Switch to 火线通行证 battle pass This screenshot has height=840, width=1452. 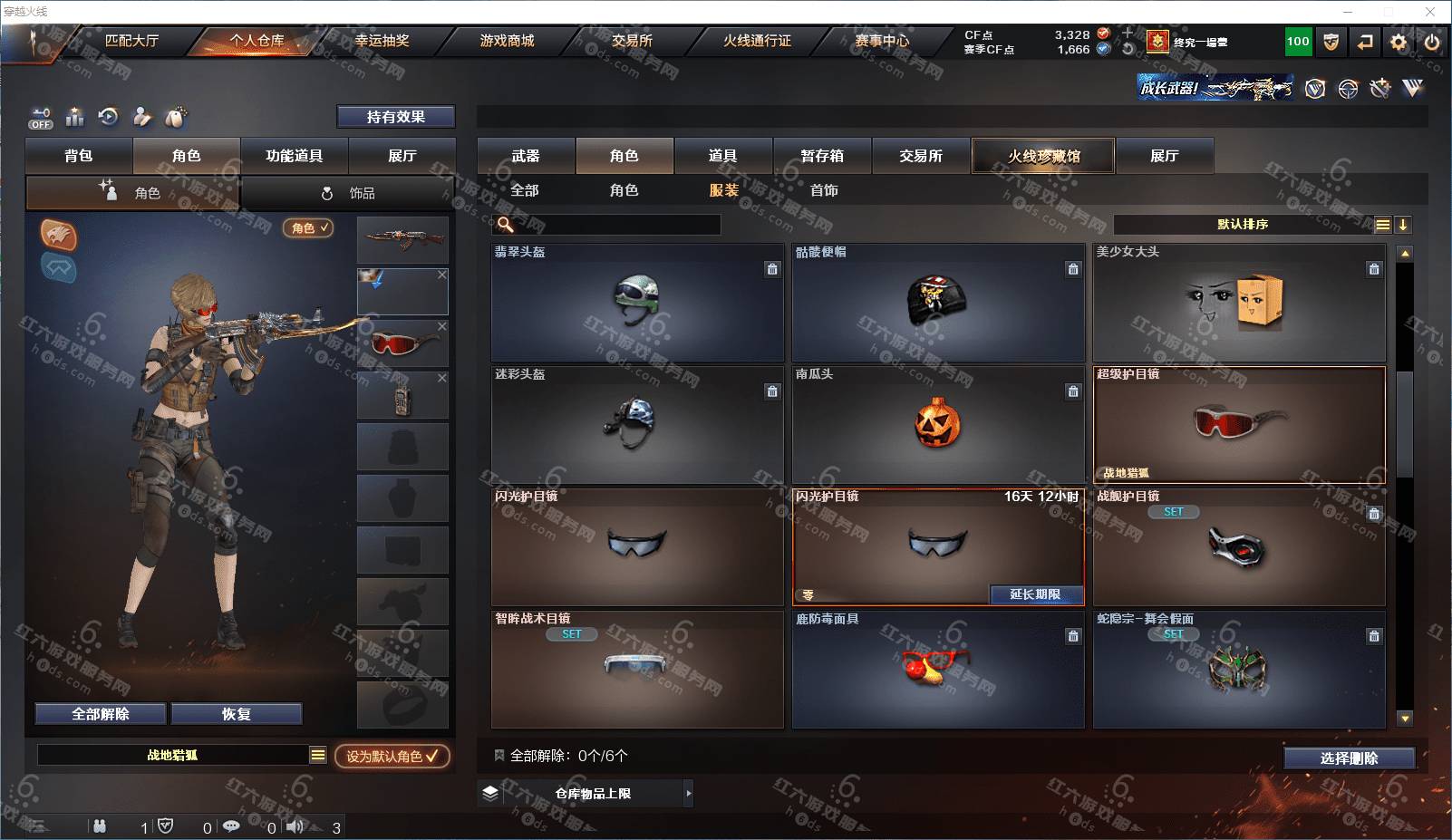[757, 41]
